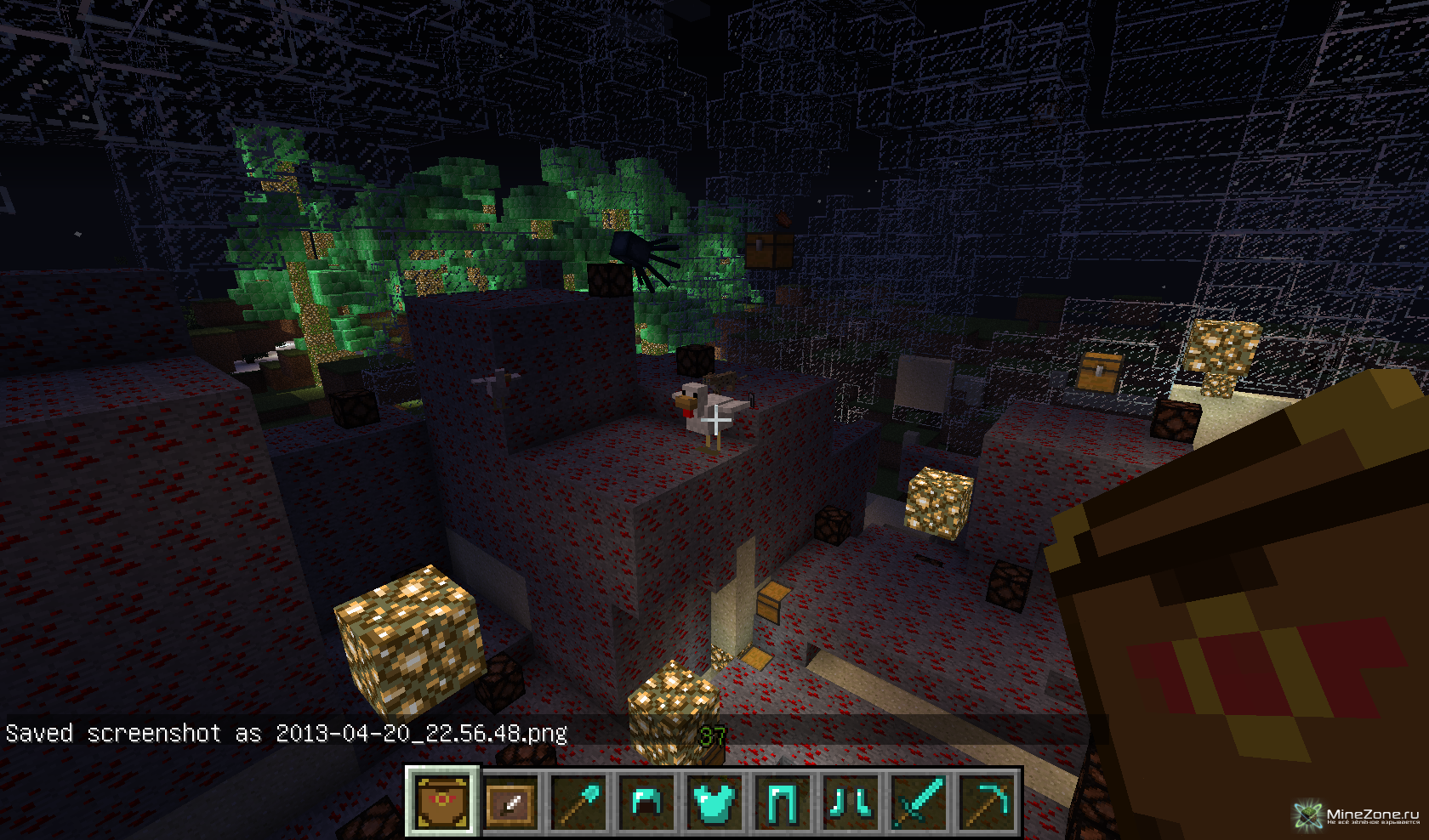Switch to the diamond pickaxe slot
This screenshot has height=840, width=1429.
(x=987, y=802)
